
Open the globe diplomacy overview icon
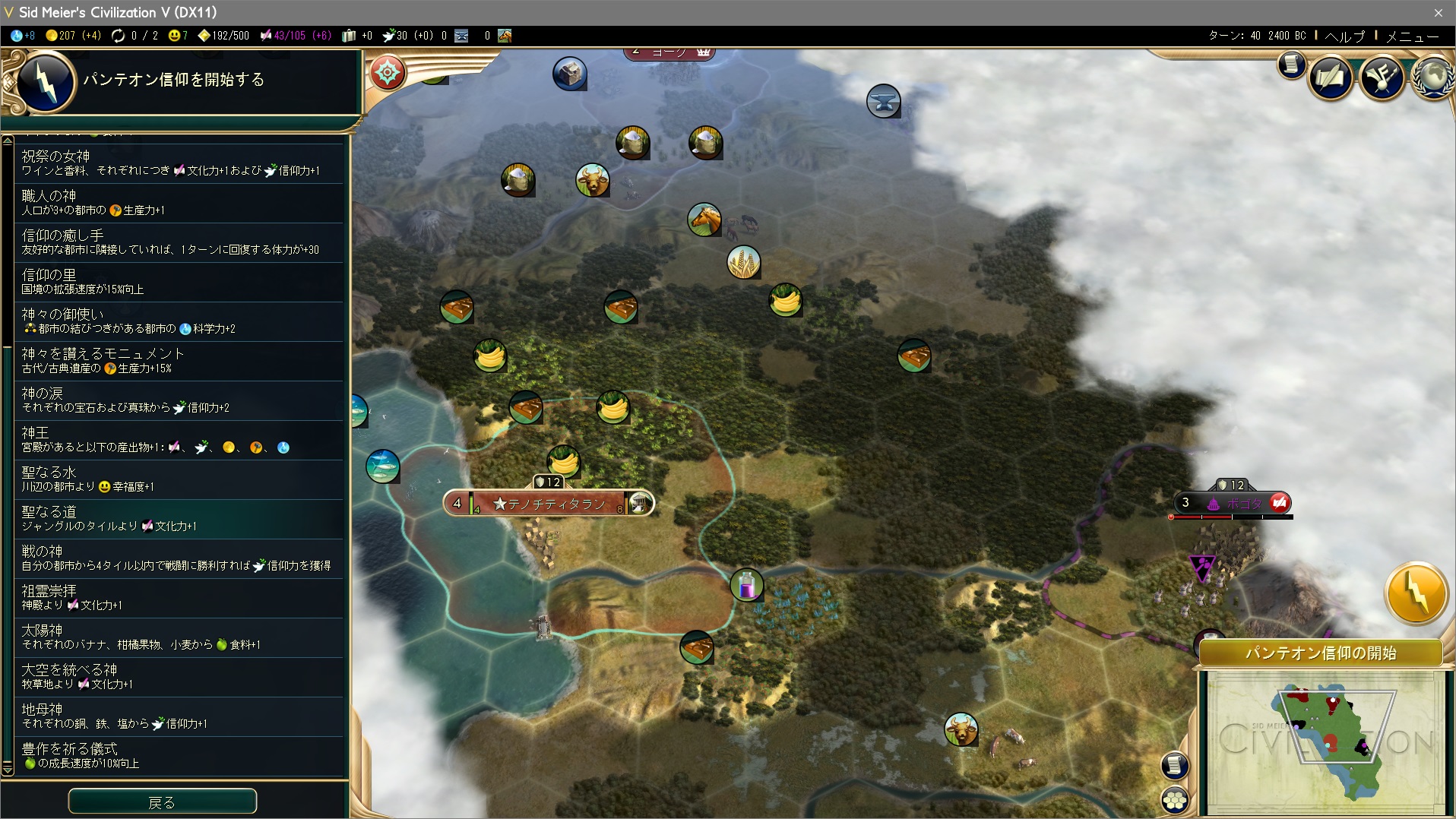click(1433, 77)
